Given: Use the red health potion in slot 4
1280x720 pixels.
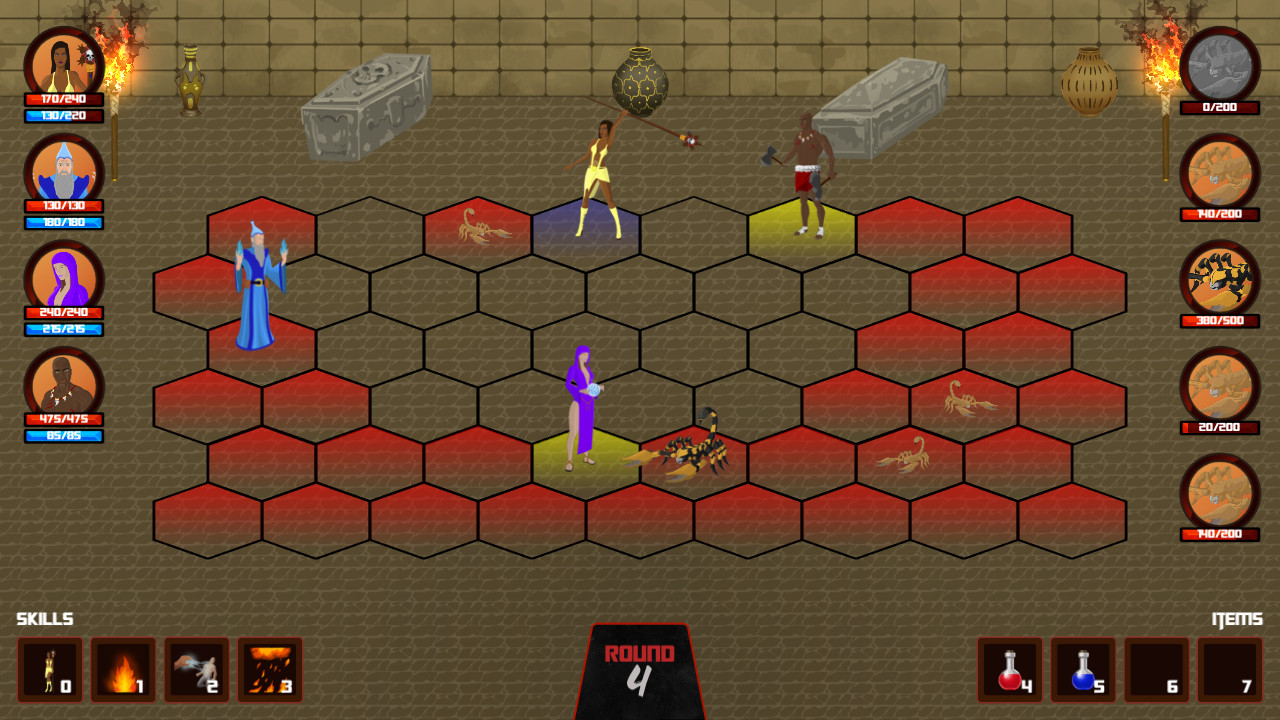Looking at the screenshot, I should point(1008,670).
